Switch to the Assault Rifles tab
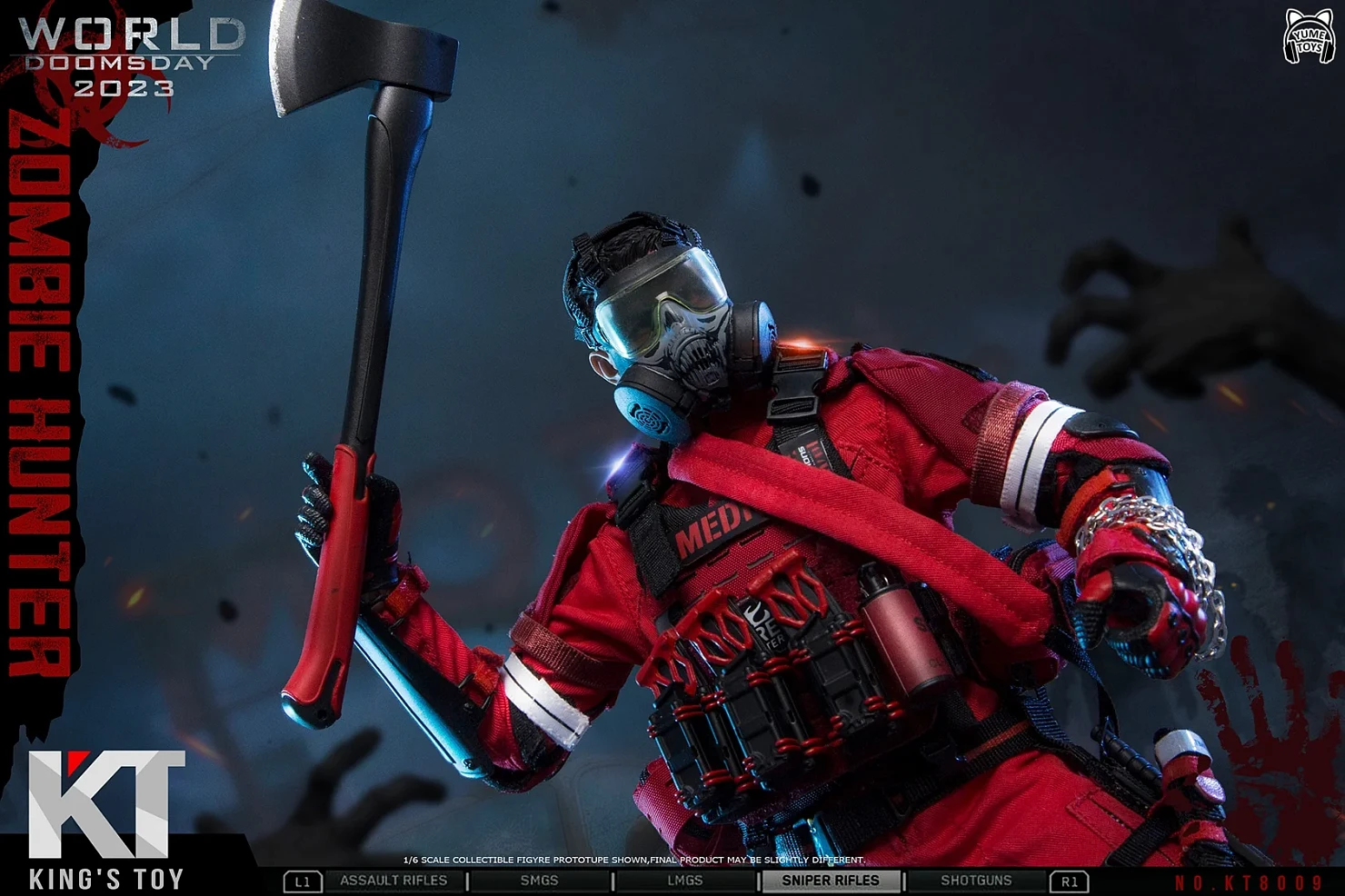The width and height of the screenshot is (1345, 896). point(394,881)
